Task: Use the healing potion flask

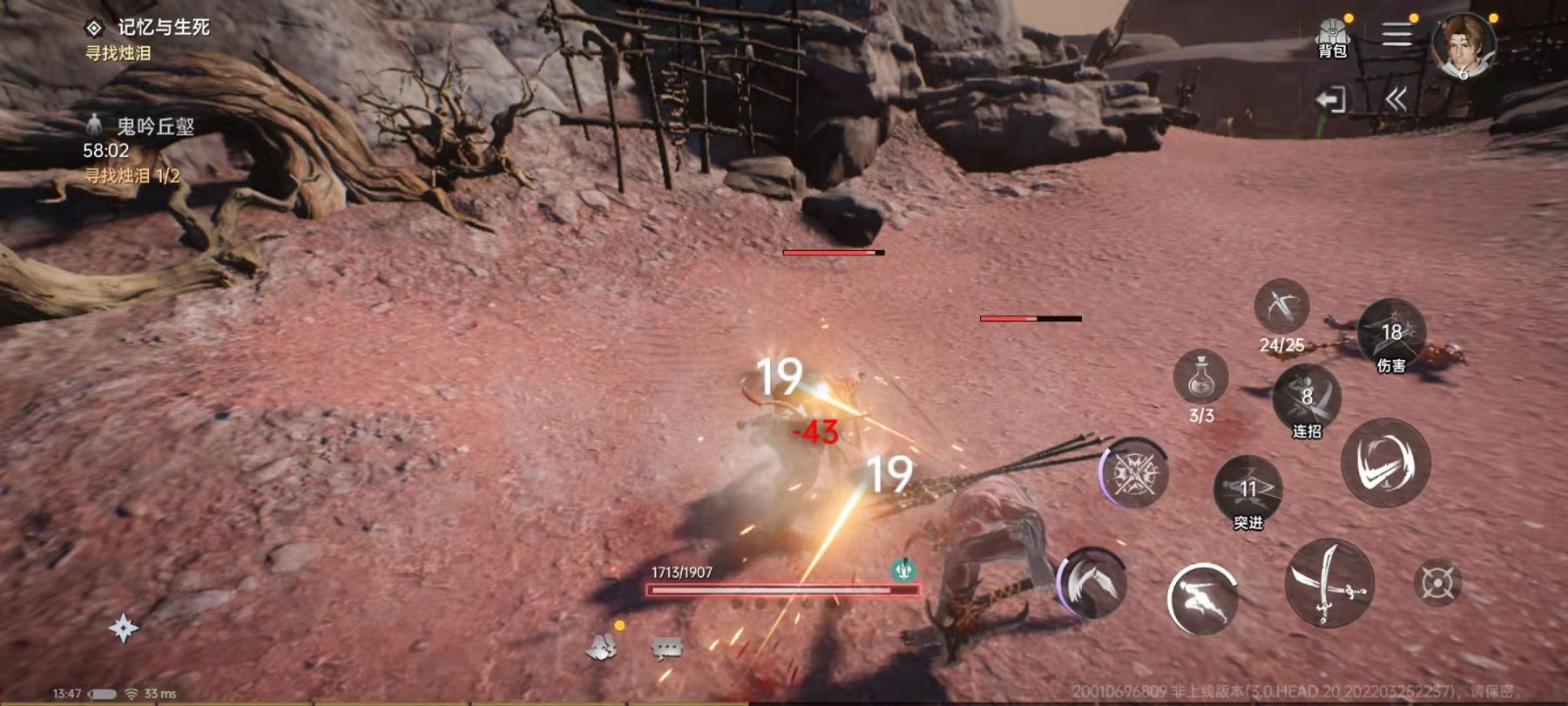Action: point(1201,377)
